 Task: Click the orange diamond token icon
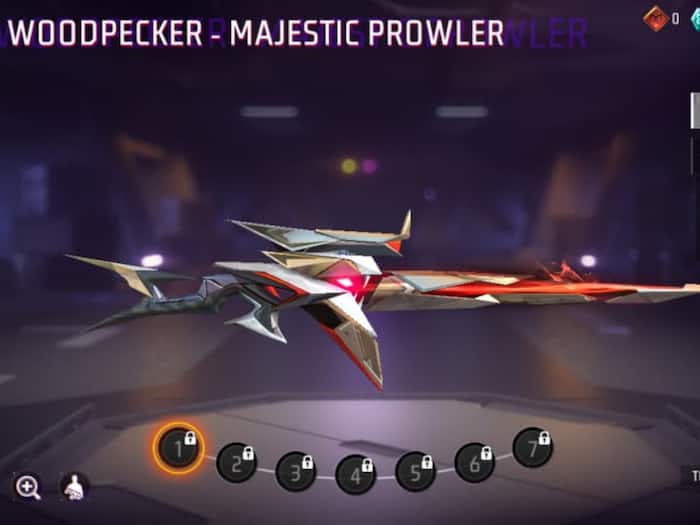655,16
